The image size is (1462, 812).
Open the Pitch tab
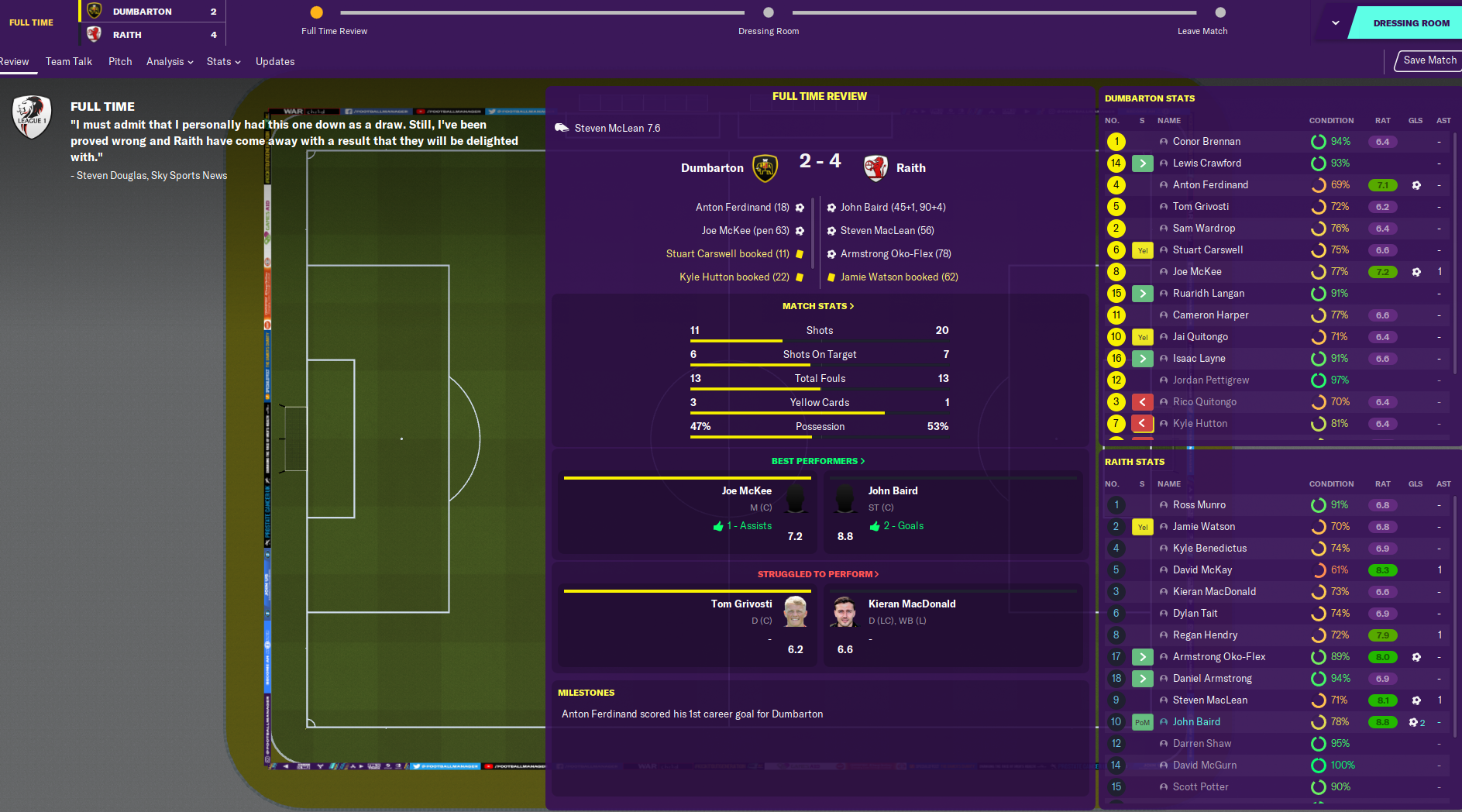coord(120,62)
